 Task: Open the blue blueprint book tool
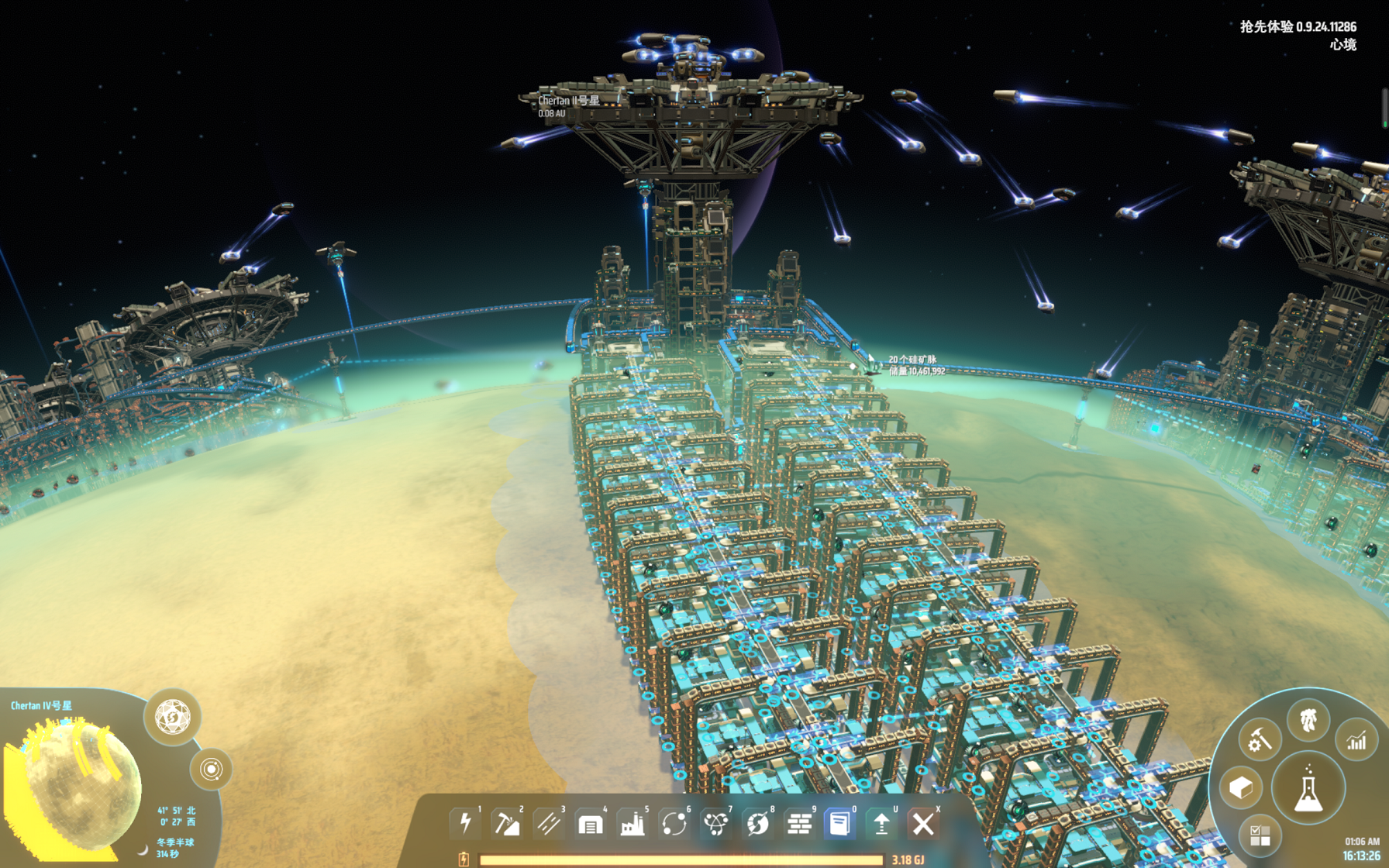click(840, 823)
